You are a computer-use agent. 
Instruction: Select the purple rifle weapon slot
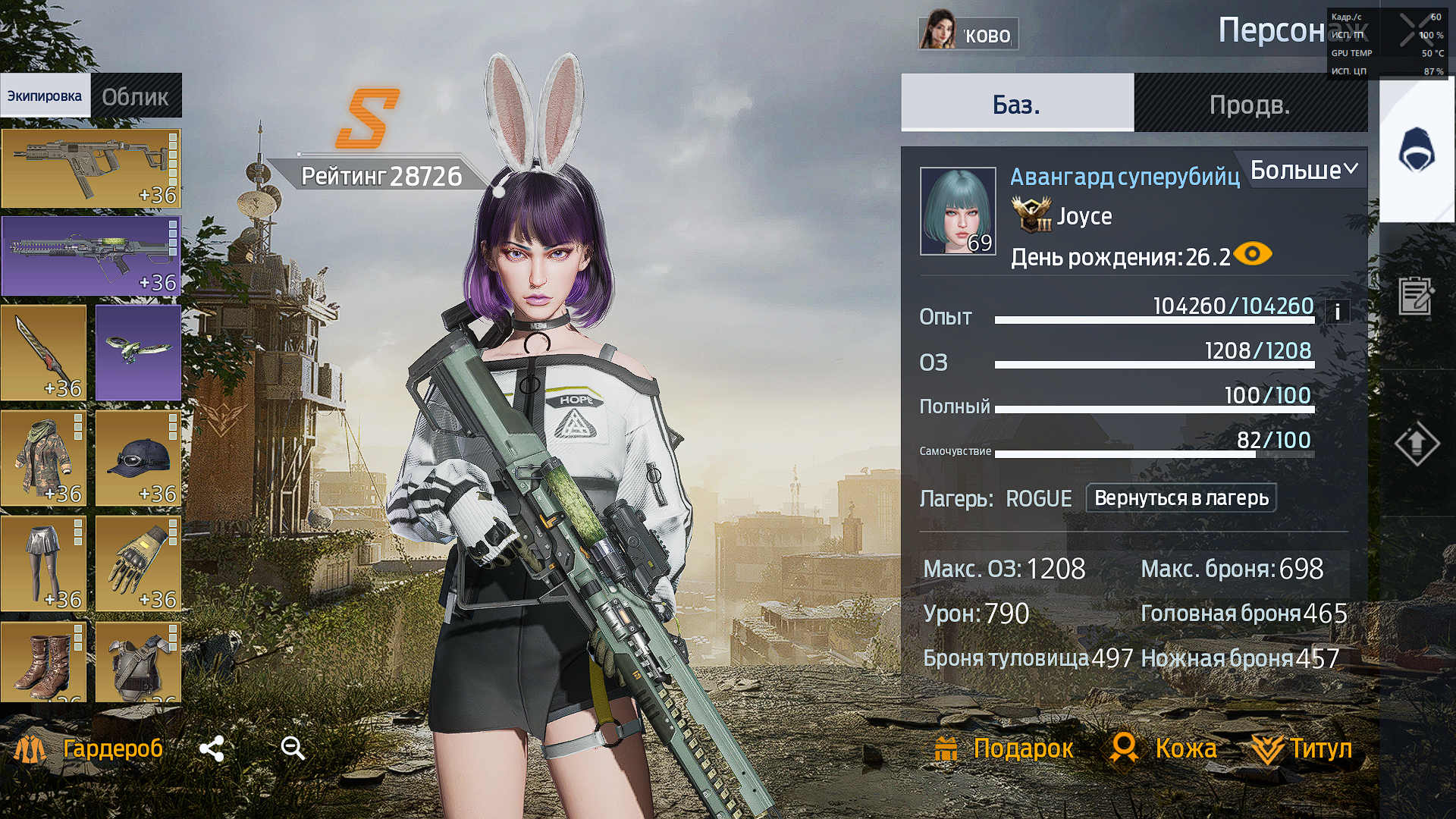pyautogui.click(x=91, y=256)
